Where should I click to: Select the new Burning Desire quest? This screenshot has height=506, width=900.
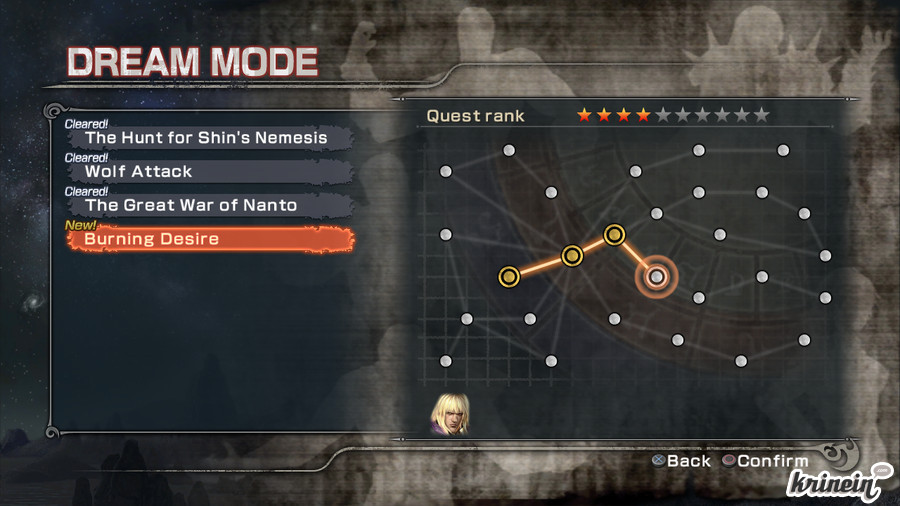coord(210,240)
